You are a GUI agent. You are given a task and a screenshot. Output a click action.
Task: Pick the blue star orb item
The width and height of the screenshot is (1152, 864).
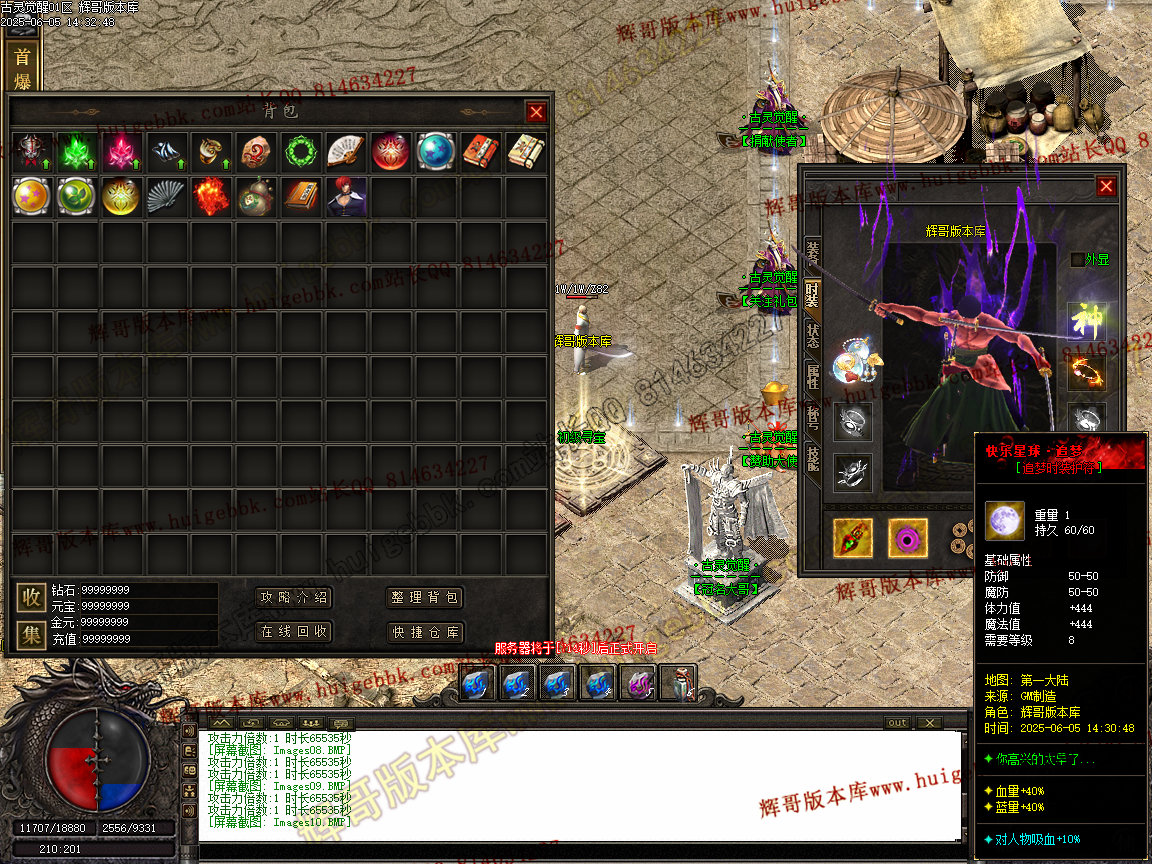[434, 152]
